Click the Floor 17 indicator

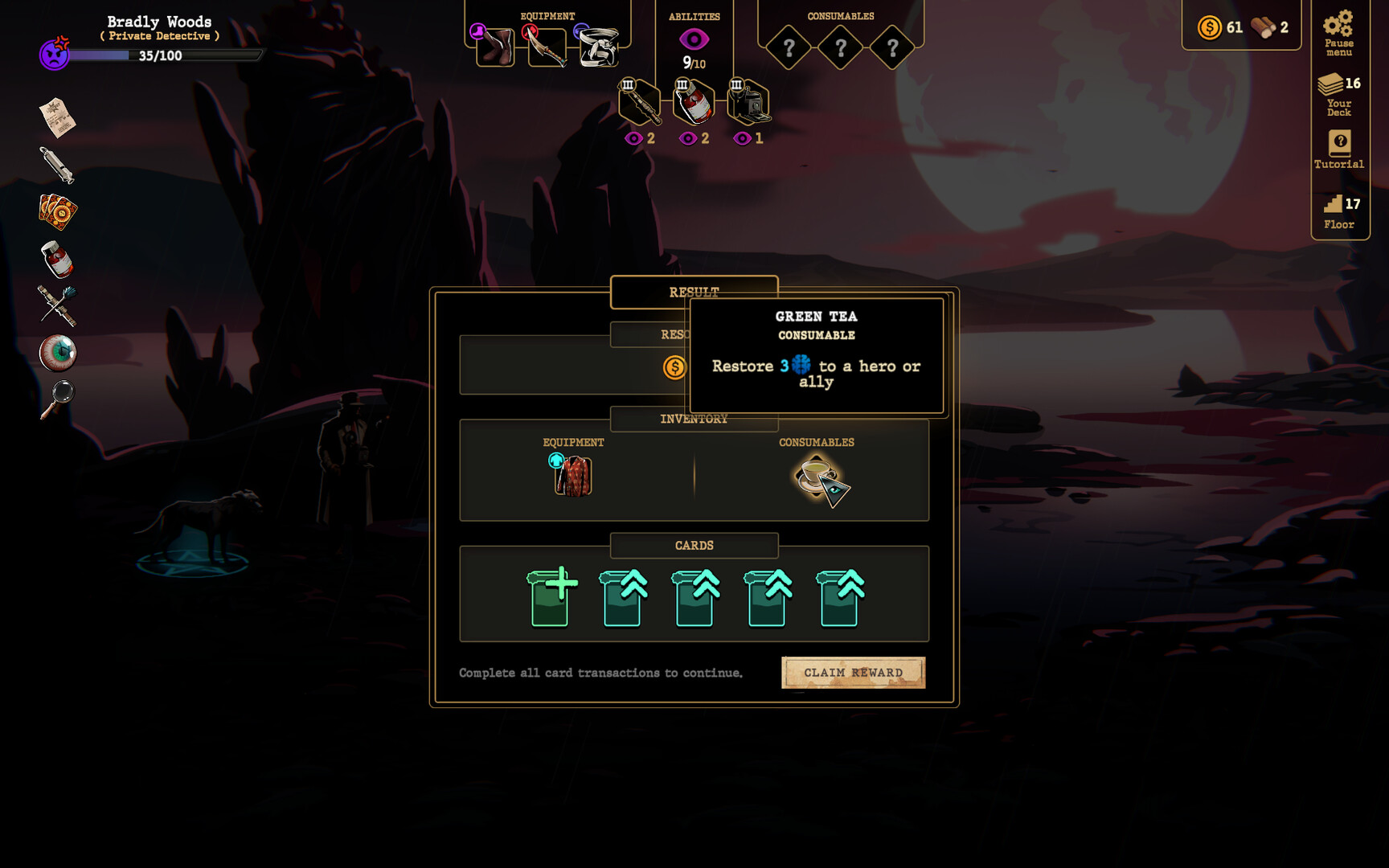1338,211
